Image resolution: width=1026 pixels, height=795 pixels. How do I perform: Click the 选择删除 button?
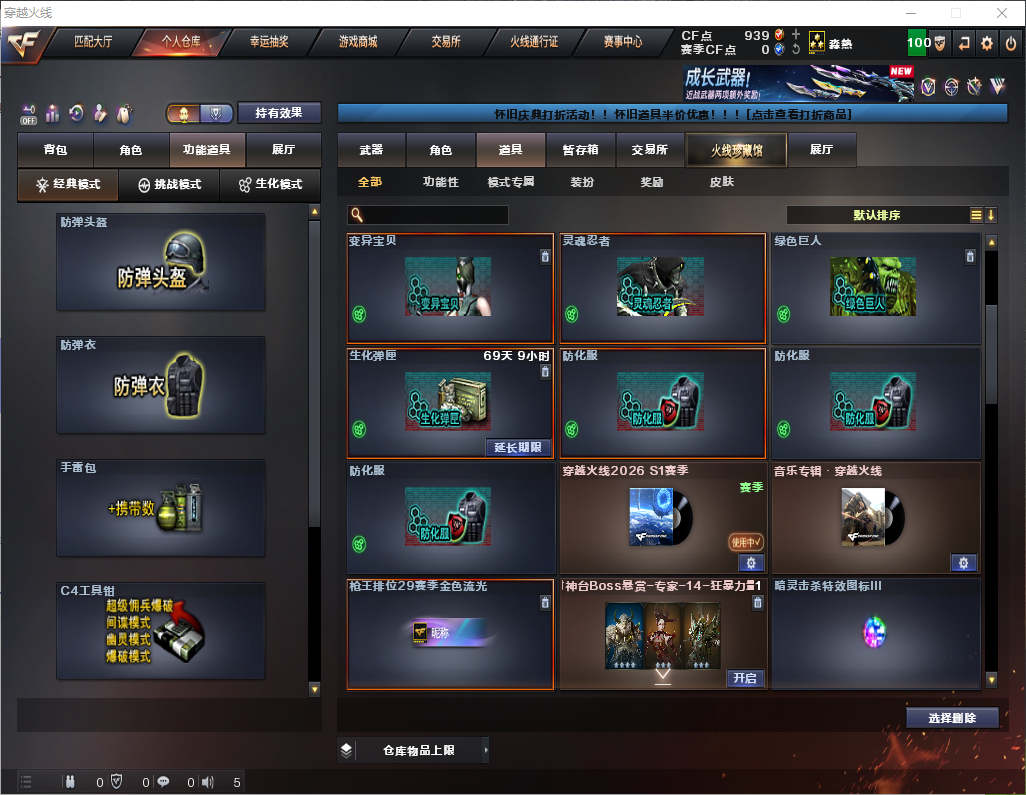952,718
